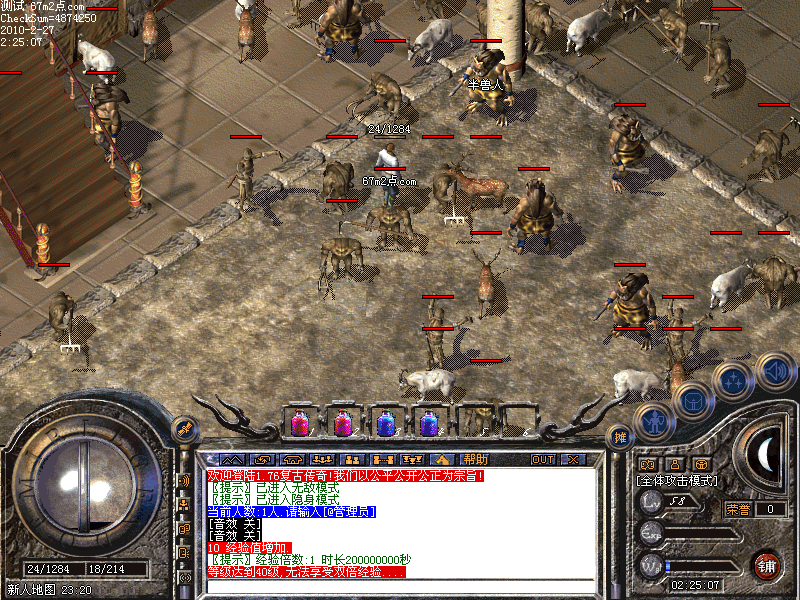The image size is (800, 600).
Task: Use the red potion in belt slot 1
Action: pos(298,423)
